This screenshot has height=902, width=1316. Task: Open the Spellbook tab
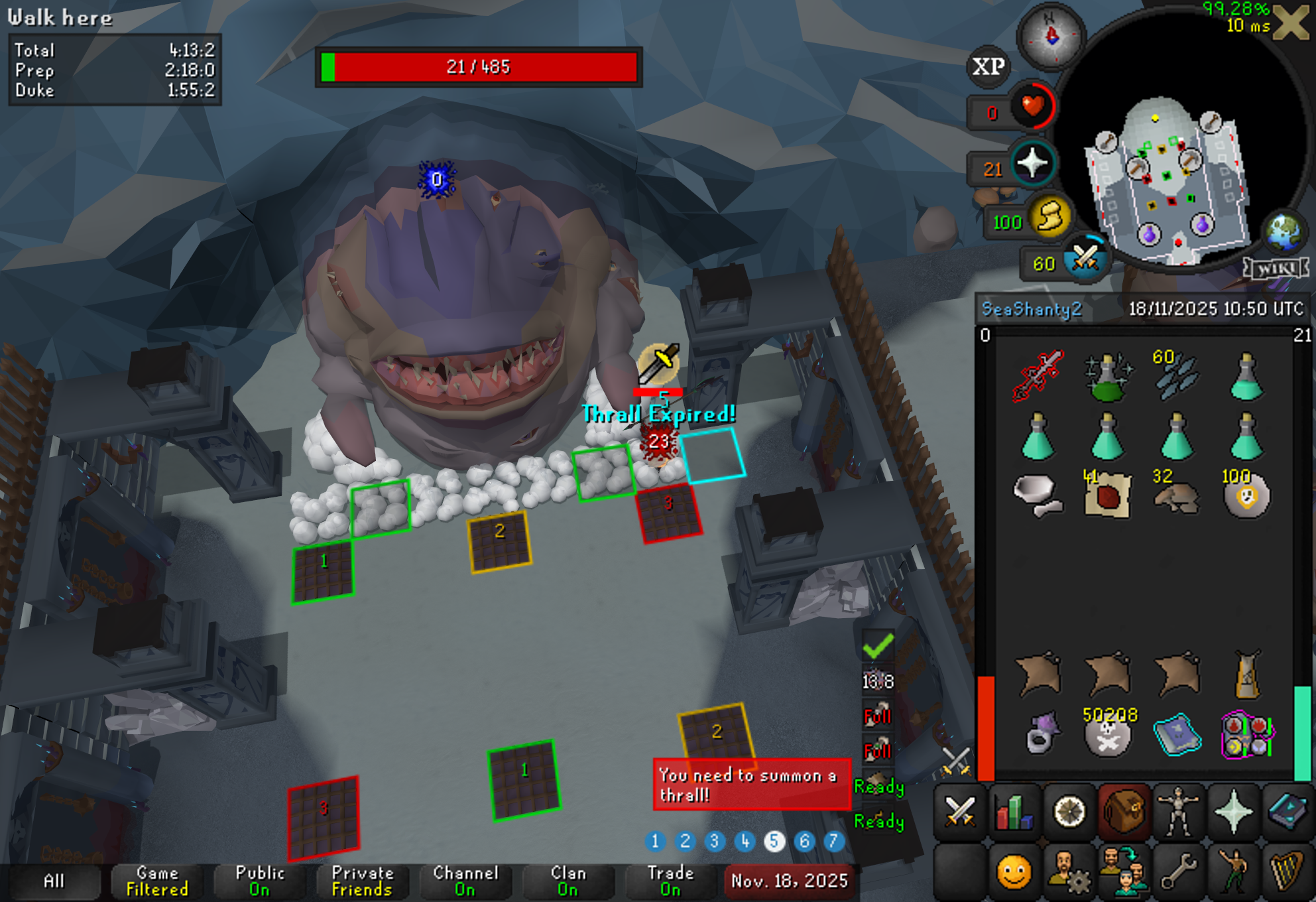point(1287,812)
